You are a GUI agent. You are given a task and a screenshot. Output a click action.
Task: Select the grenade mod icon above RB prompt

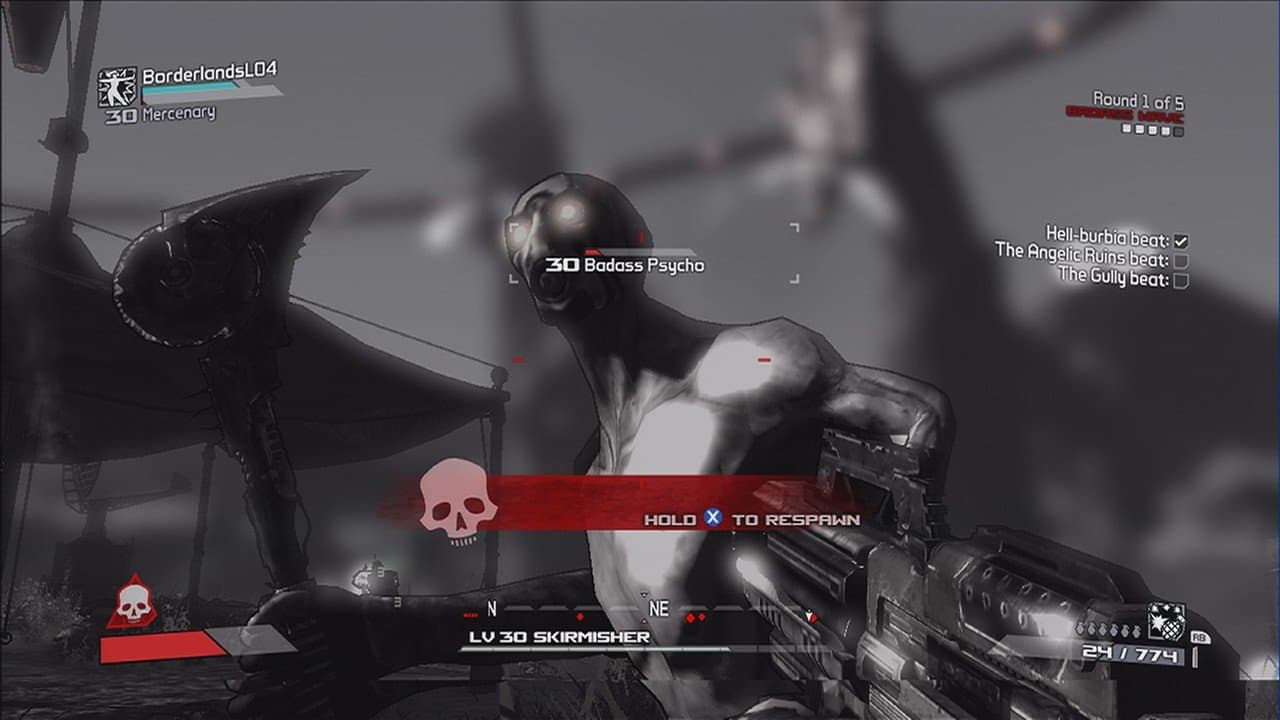(x=1166, y=620)
